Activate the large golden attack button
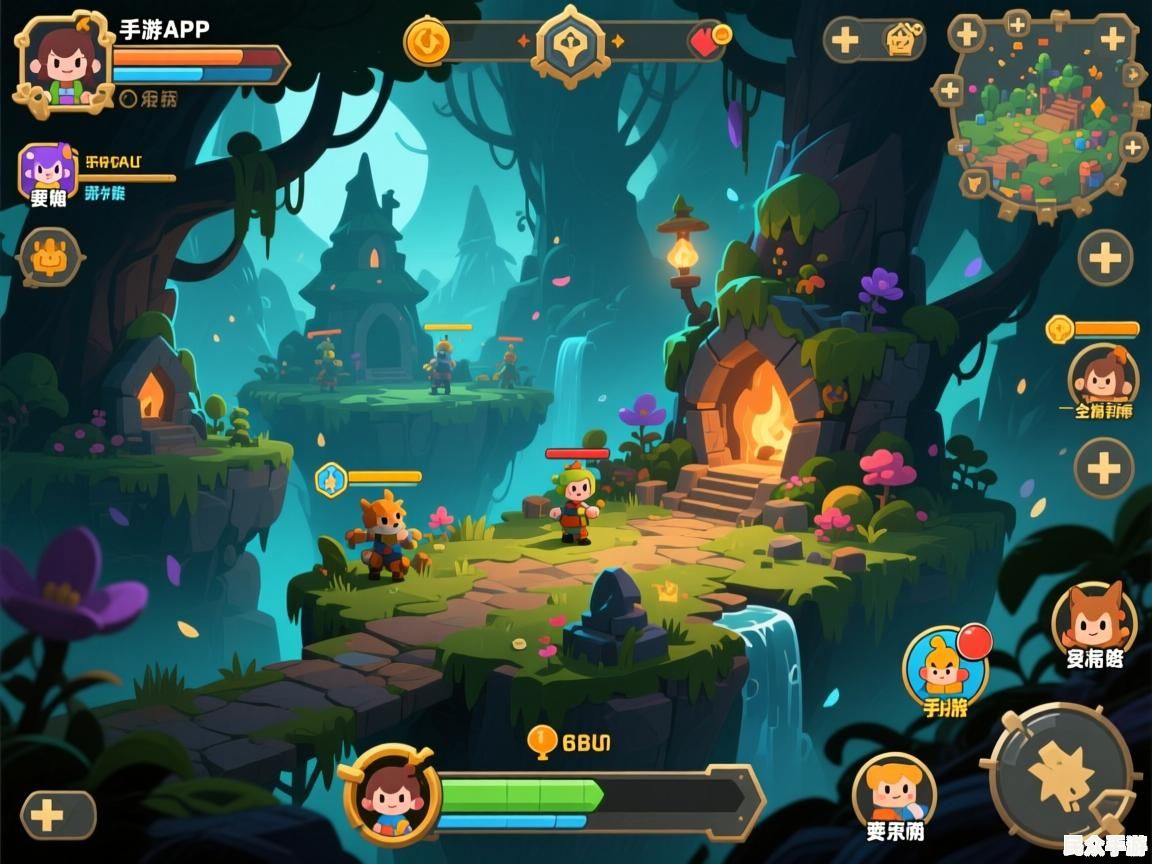The height and width of the screenshot is (864, 1152). (1062, 773)
